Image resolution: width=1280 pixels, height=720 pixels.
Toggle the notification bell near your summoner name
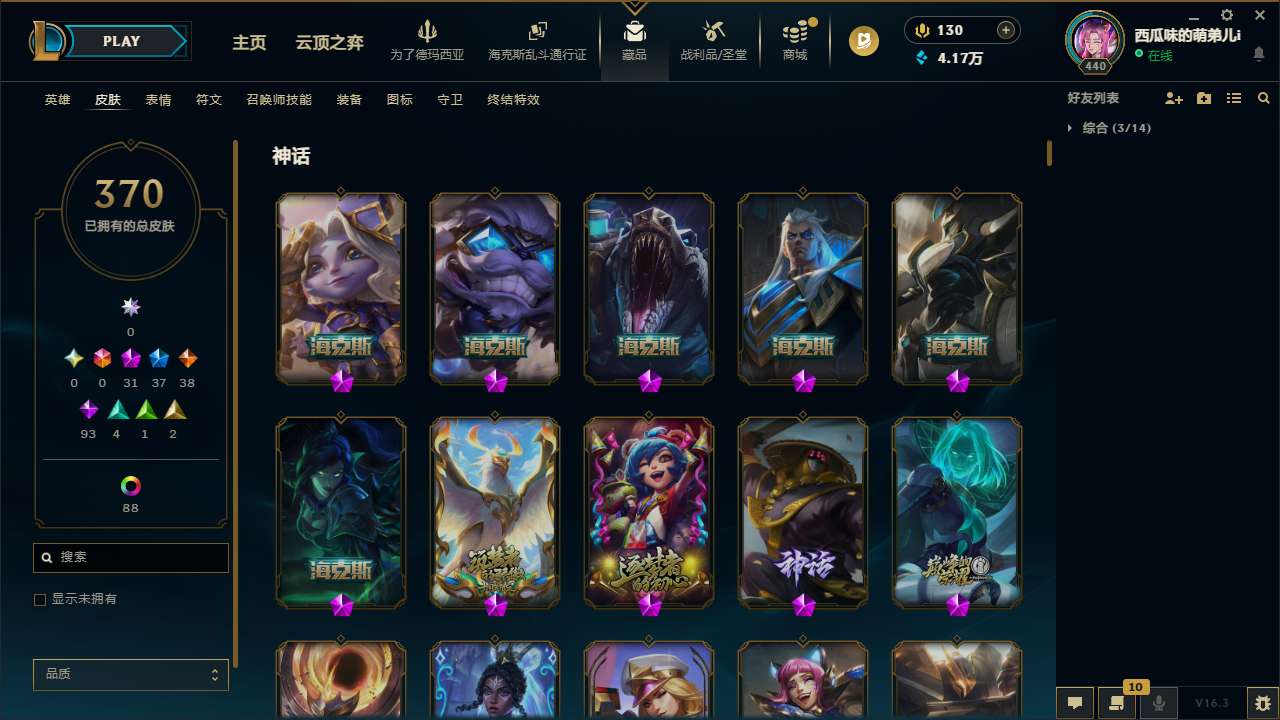pyautogui.click(x=1258, y=54)
